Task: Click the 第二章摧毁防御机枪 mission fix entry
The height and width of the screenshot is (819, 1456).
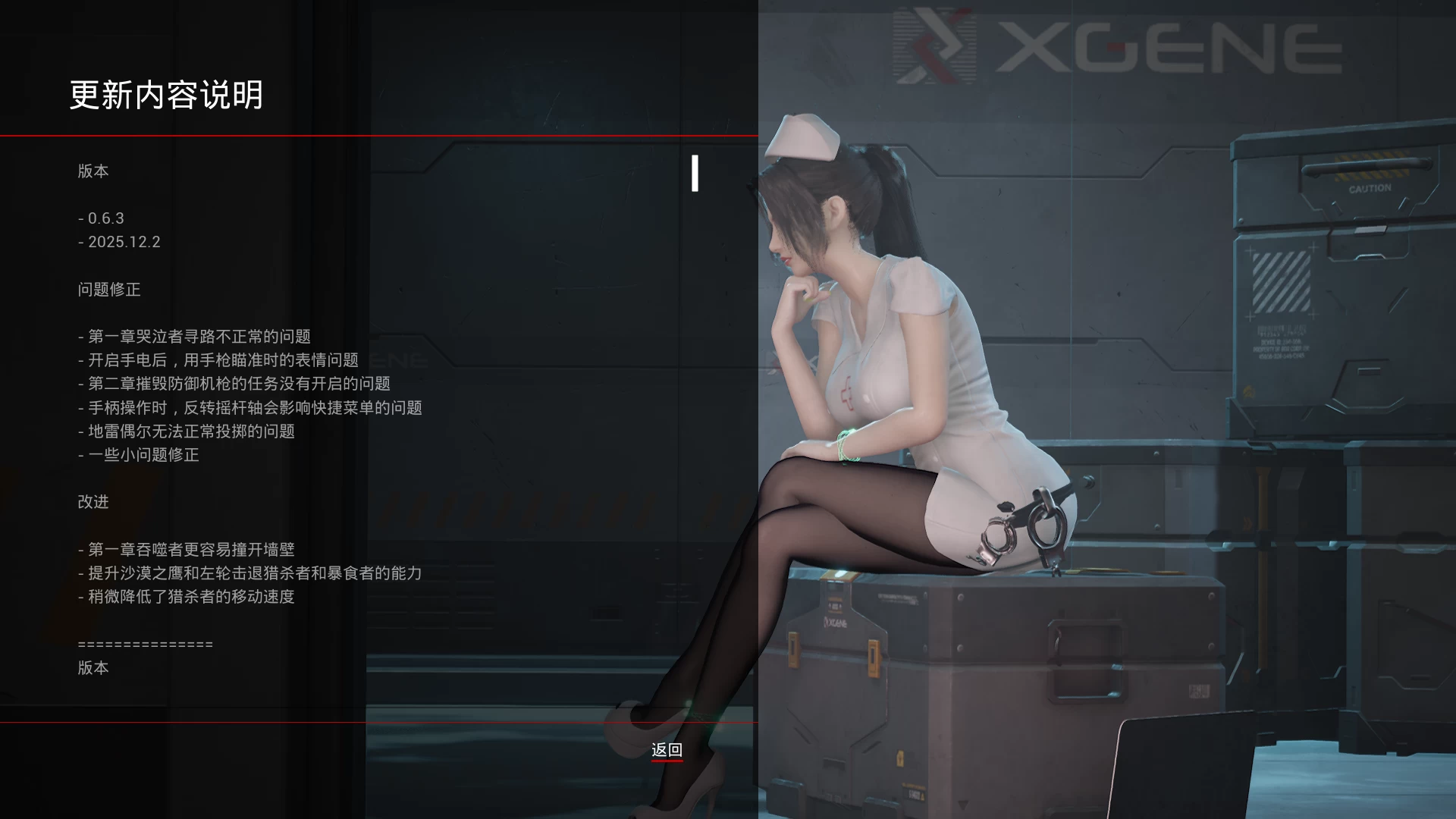Action: [235, 384]
